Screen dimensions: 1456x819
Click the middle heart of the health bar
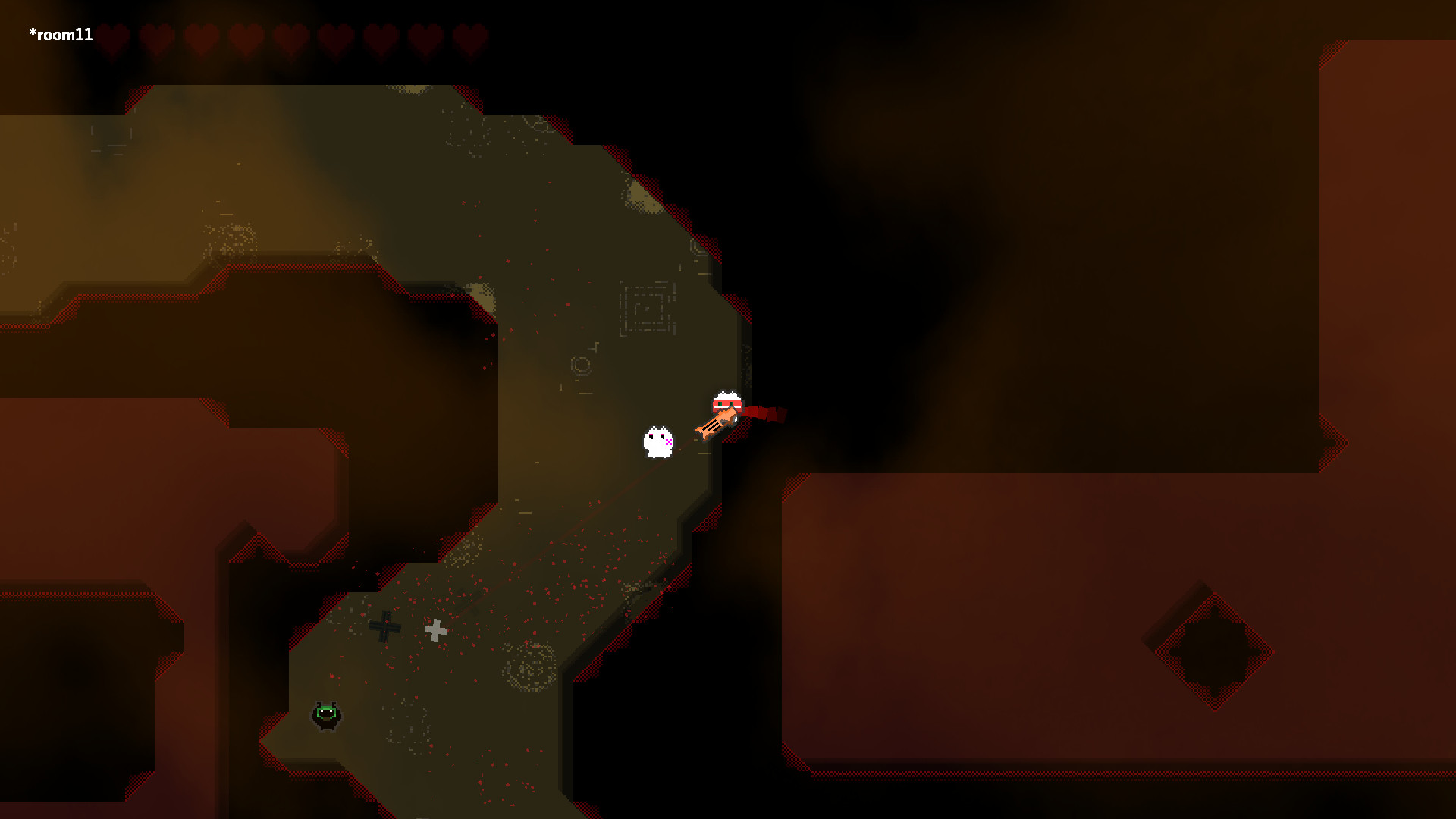tap(290, 36)
